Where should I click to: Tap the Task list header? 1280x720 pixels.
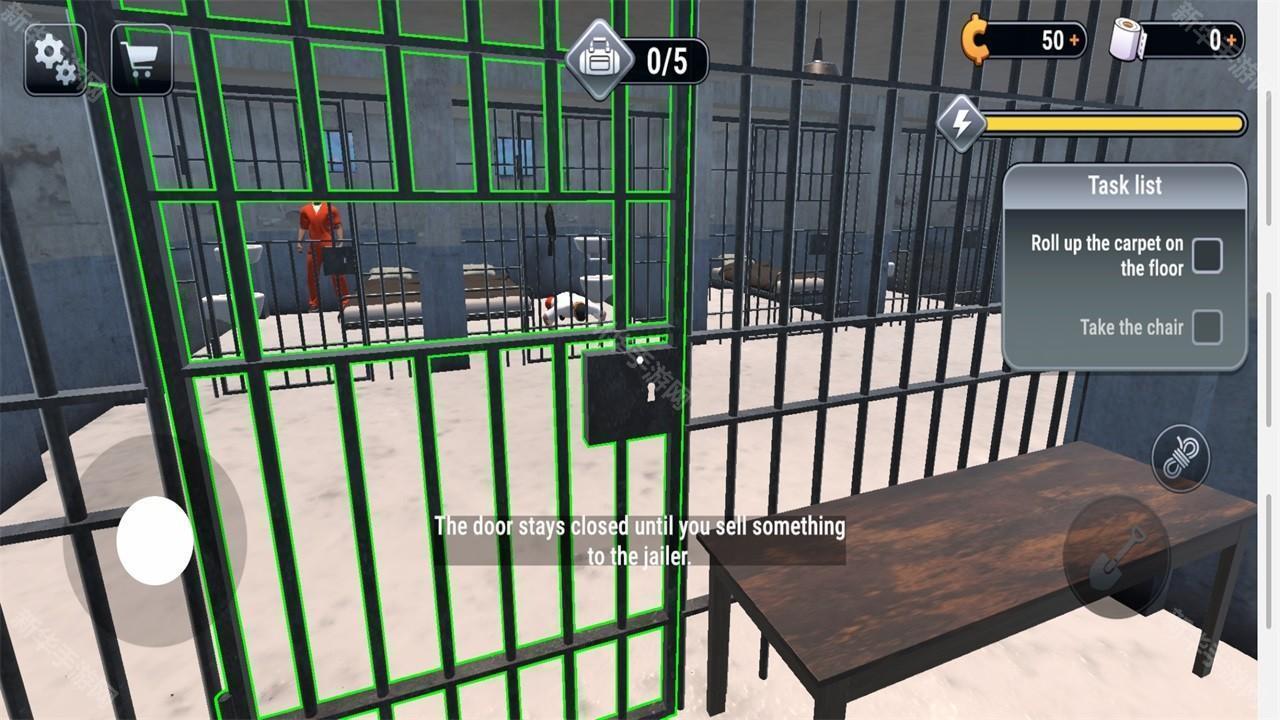click(x=1124, y=185)
